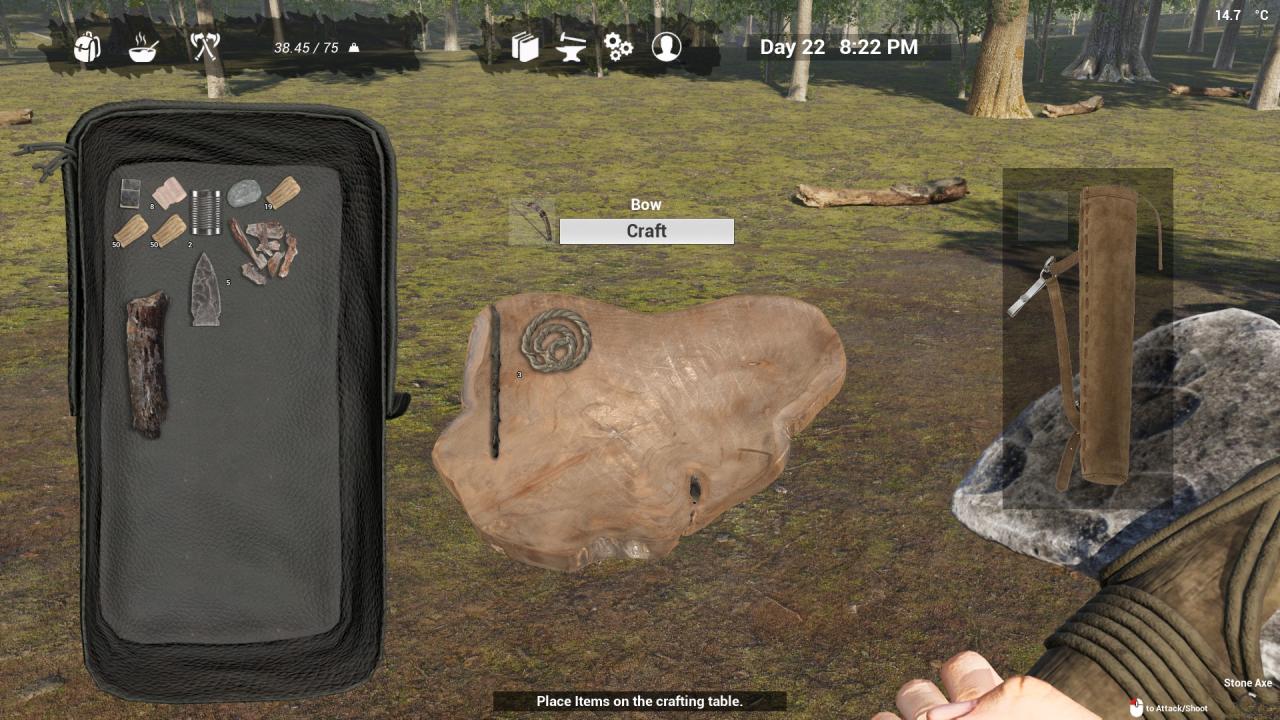Screen dimensions: 1280x720
Task: Open the backpack inventory icon
Action: point(87,46)
